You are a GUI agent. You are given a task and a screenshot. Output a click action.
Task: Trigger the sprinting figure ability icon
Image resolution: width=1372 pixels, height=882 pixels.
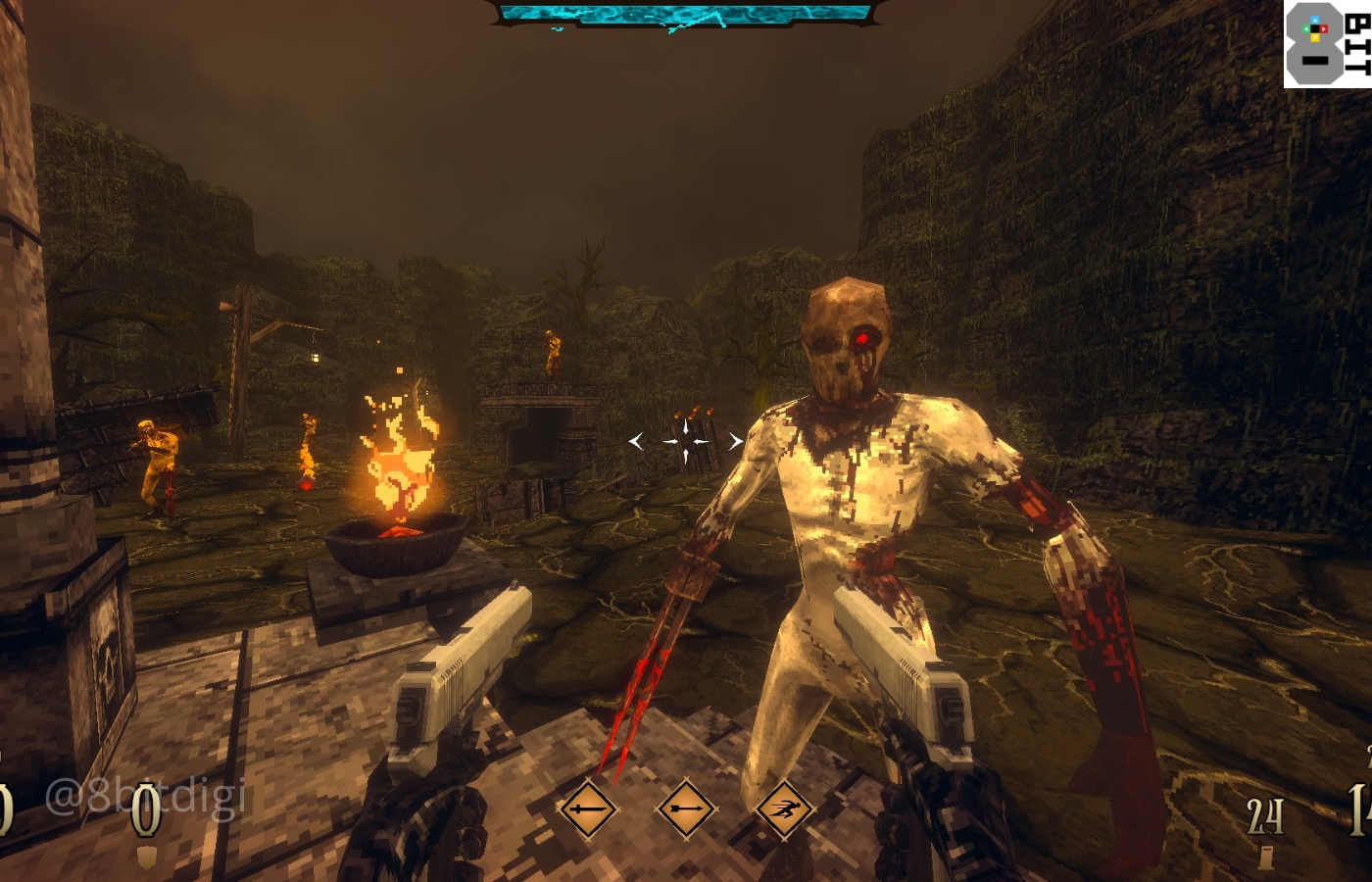click(782, 809)
